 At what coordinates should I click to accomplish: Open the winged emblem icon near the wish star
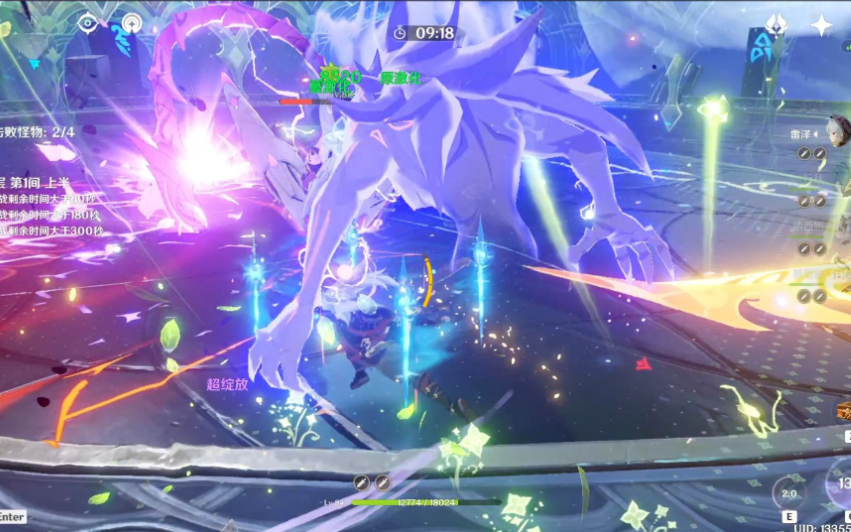point(777,25)
